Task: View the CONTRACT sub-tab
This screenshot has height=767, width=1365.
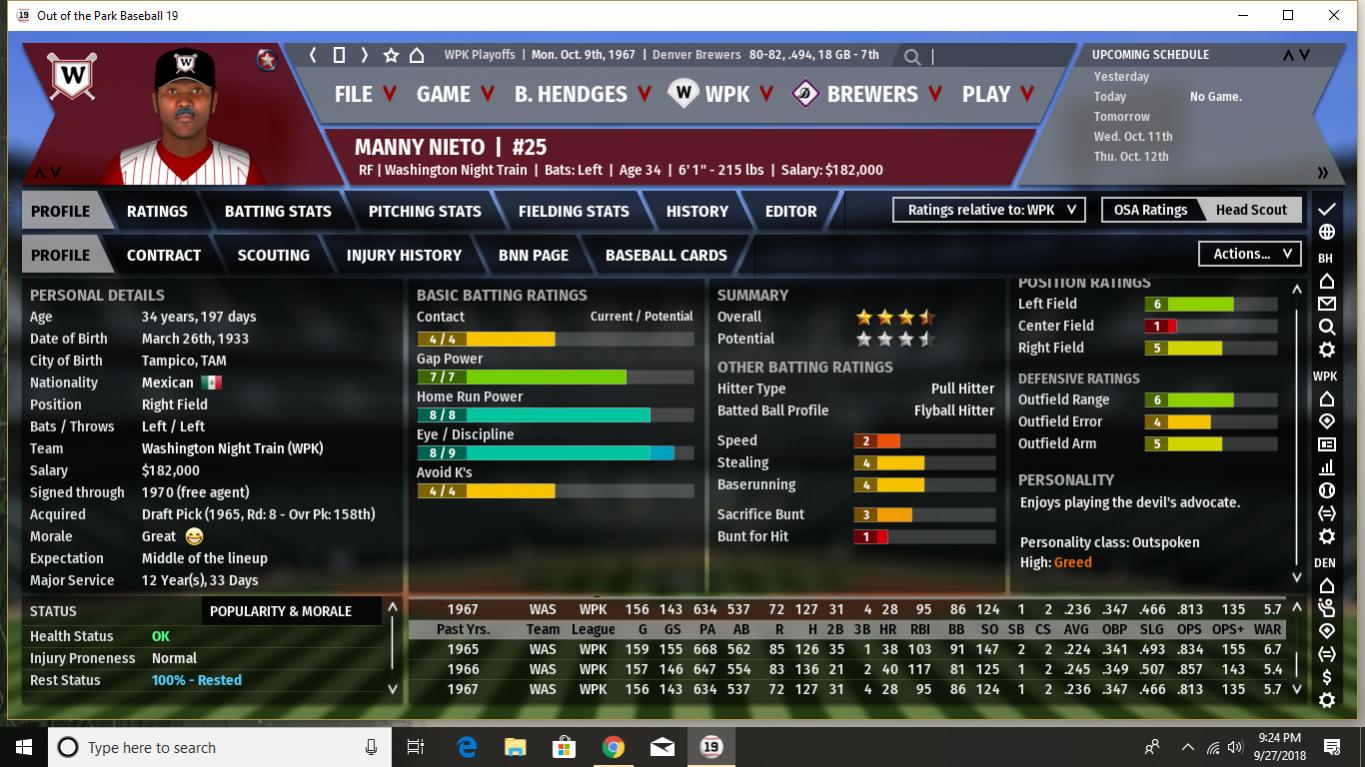Action: click(x=164, y=255)
